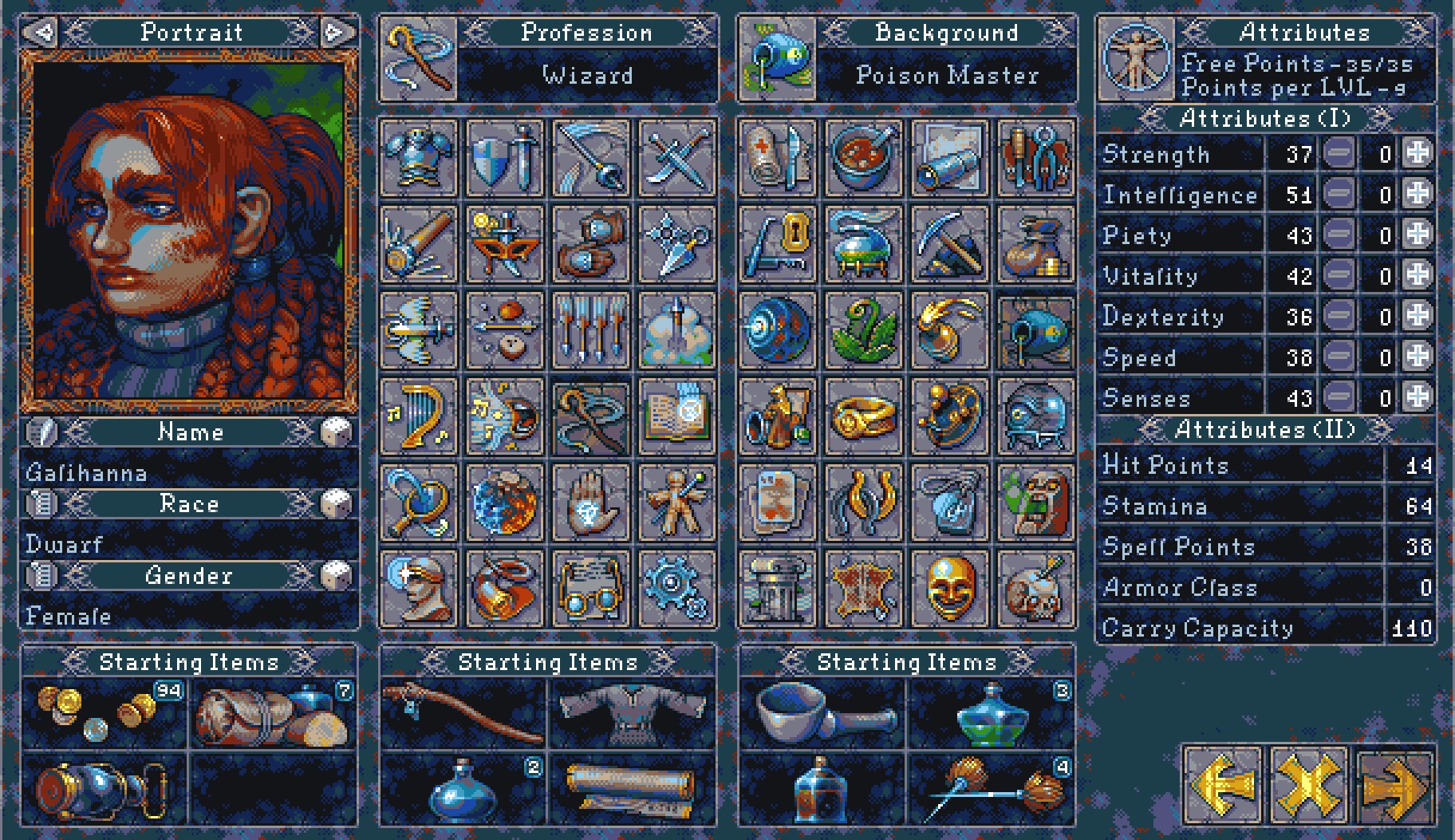Choose the lock and key background
This screenshot has height=840, width=1455.
(777, 244)
